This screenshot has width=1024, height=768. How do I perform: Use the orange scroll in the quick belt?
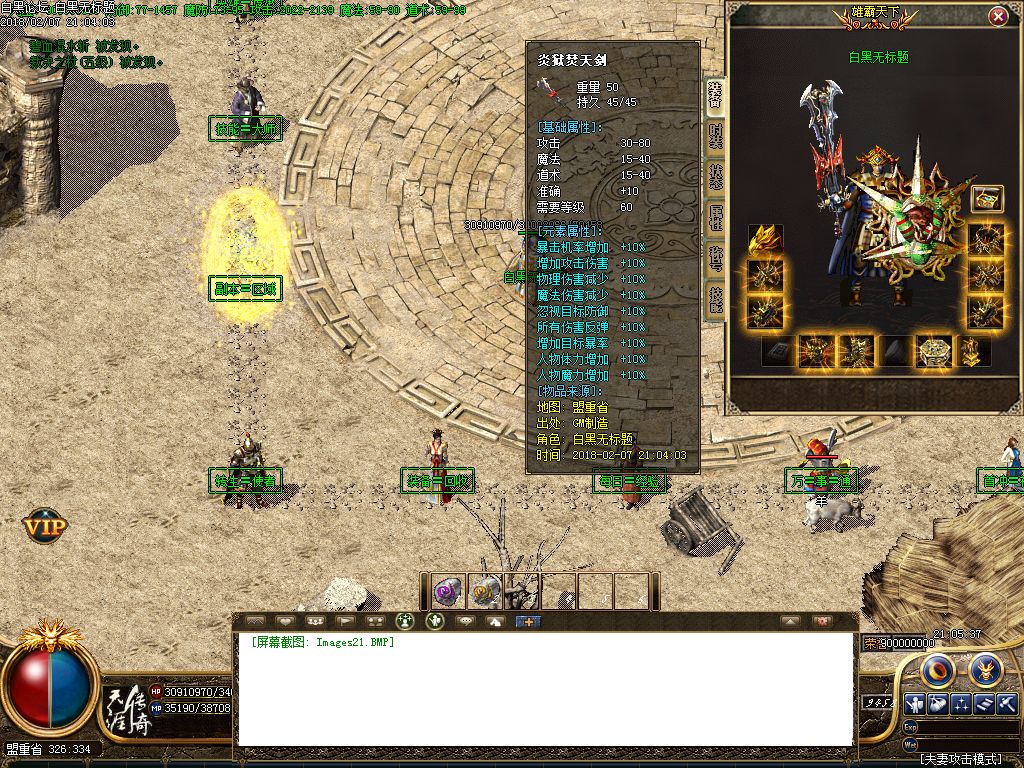point(484,591)
